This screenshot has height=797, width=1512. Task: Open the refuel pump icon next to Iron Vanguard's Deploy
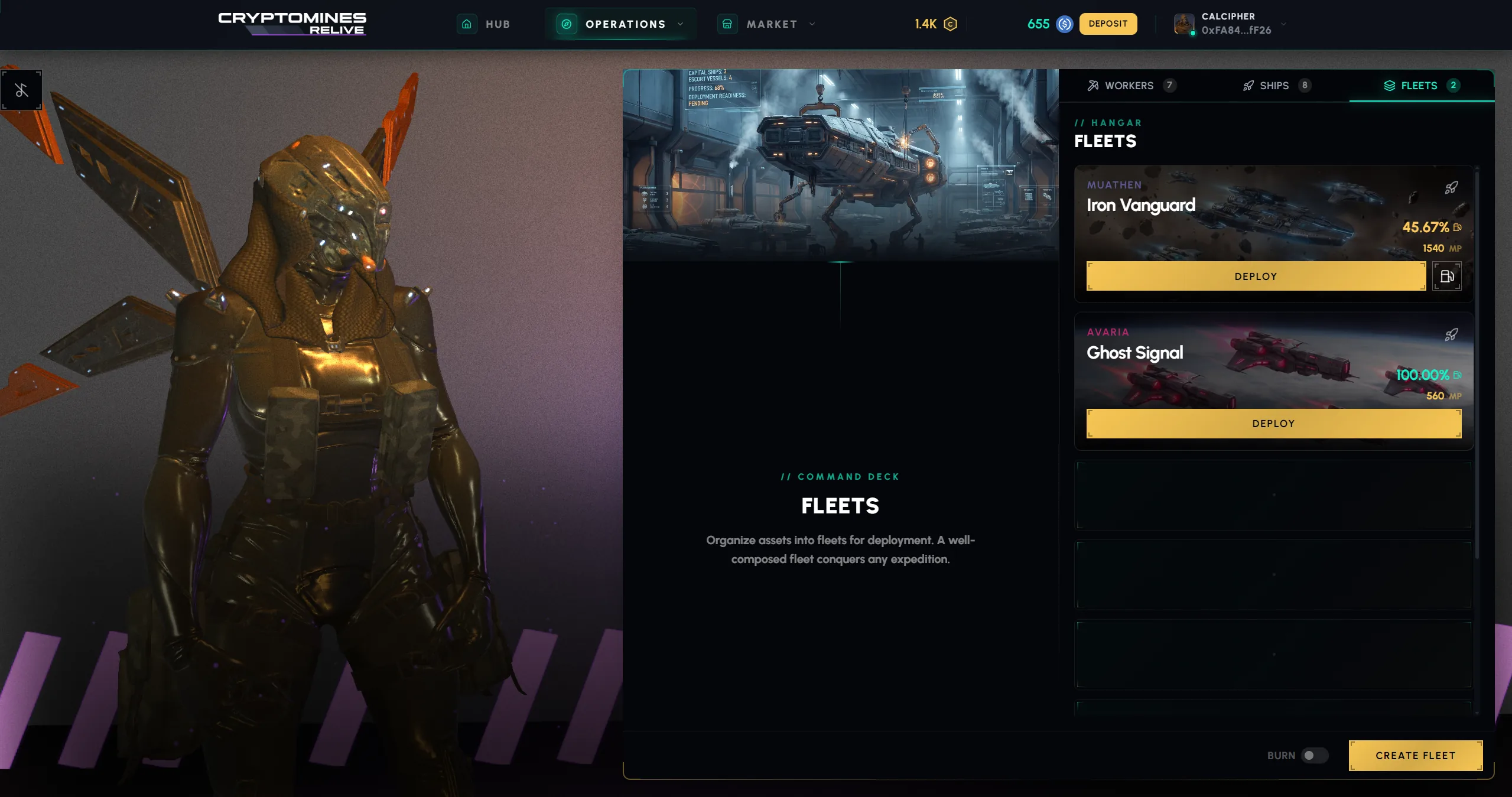[x=1447, y=275]
